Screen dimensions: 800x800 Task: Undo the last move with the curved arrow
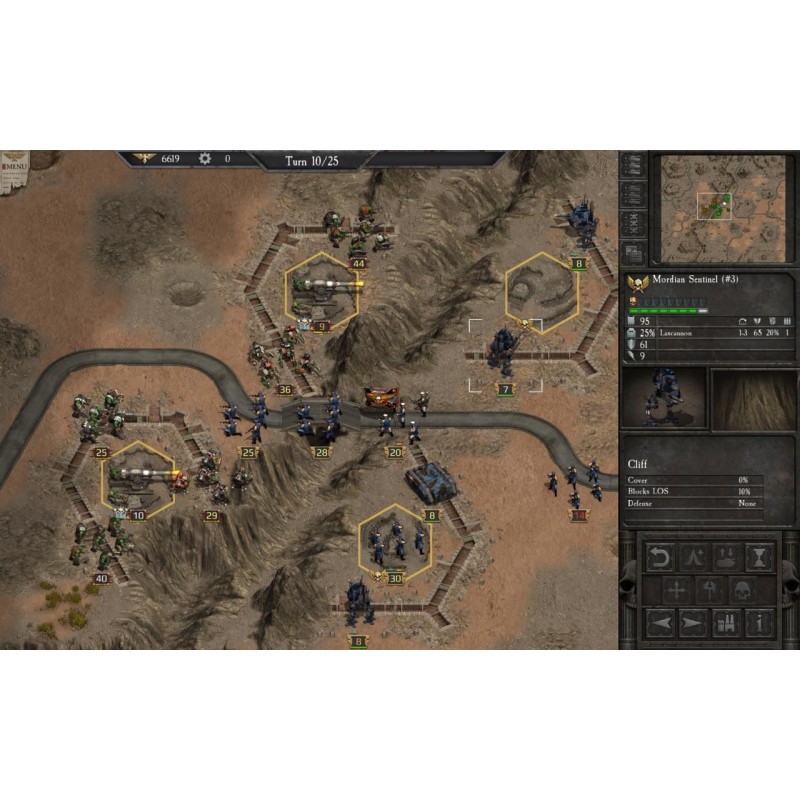(x=660, y=557)
